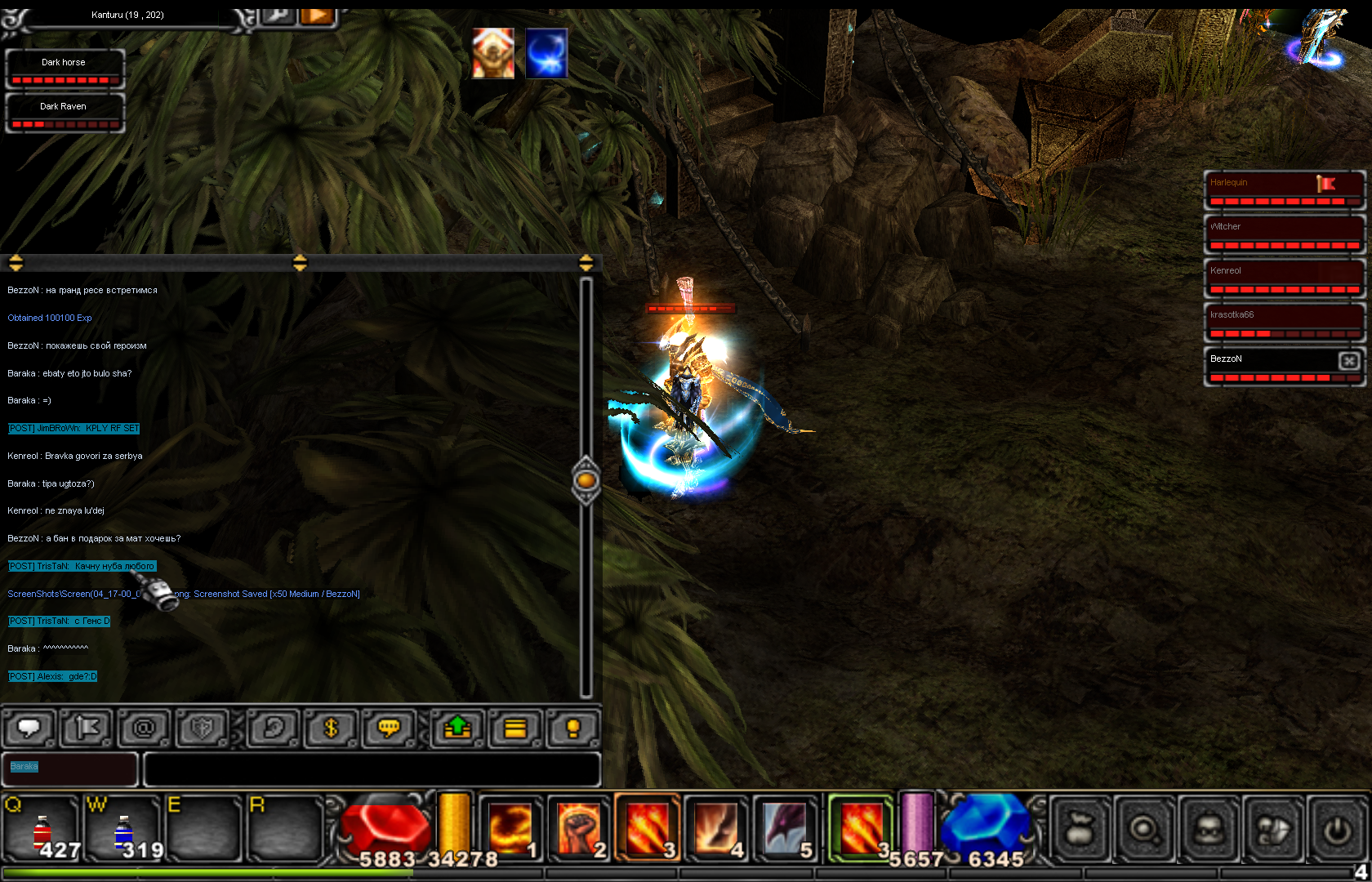Screen dimensions: 1372x882
Task: Use the blue mana potion in slot W
Action: 122,829
